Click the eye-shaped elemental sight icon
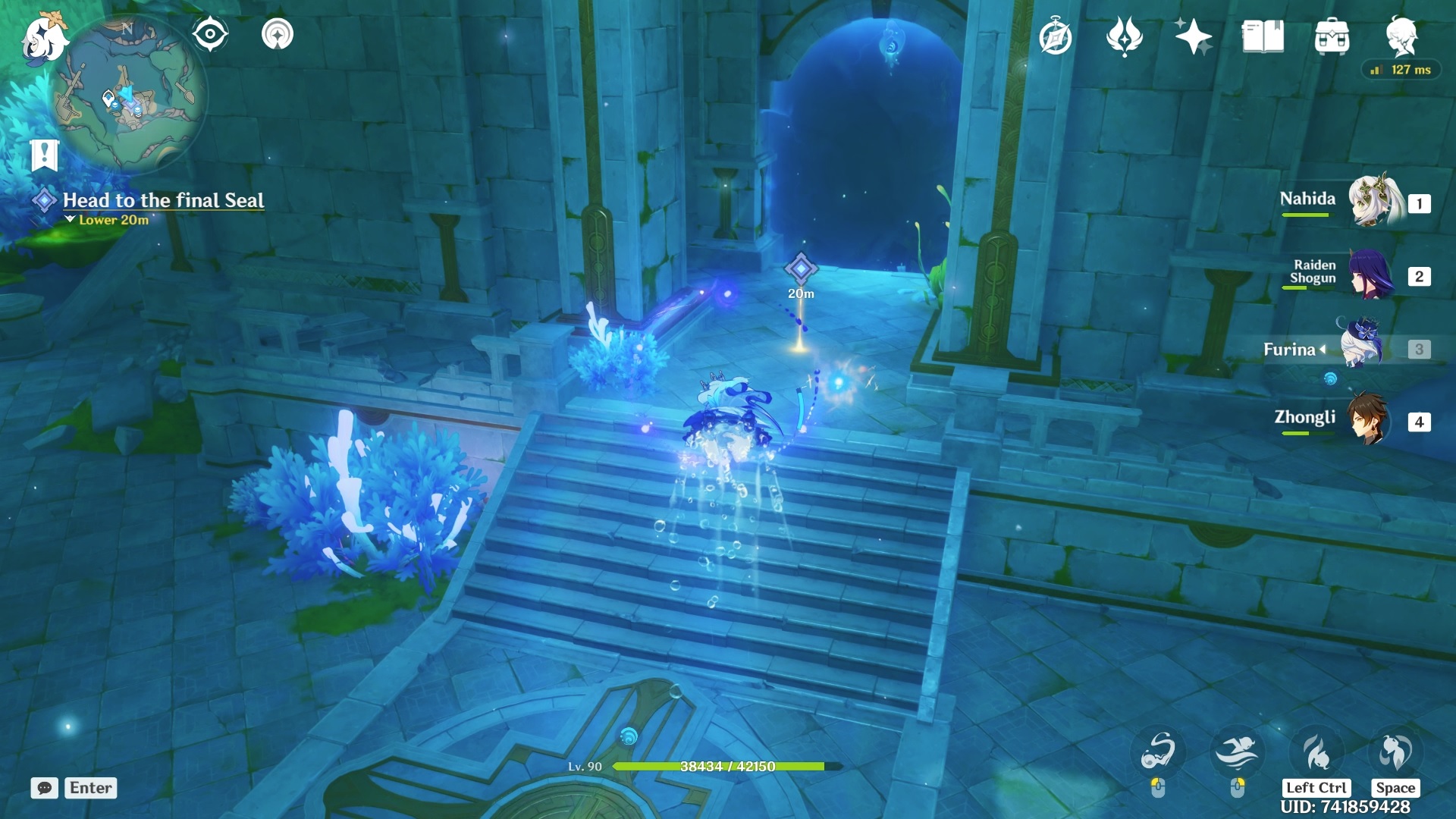The width and height of the screenshot is (1456, 819). coord(210,34)
